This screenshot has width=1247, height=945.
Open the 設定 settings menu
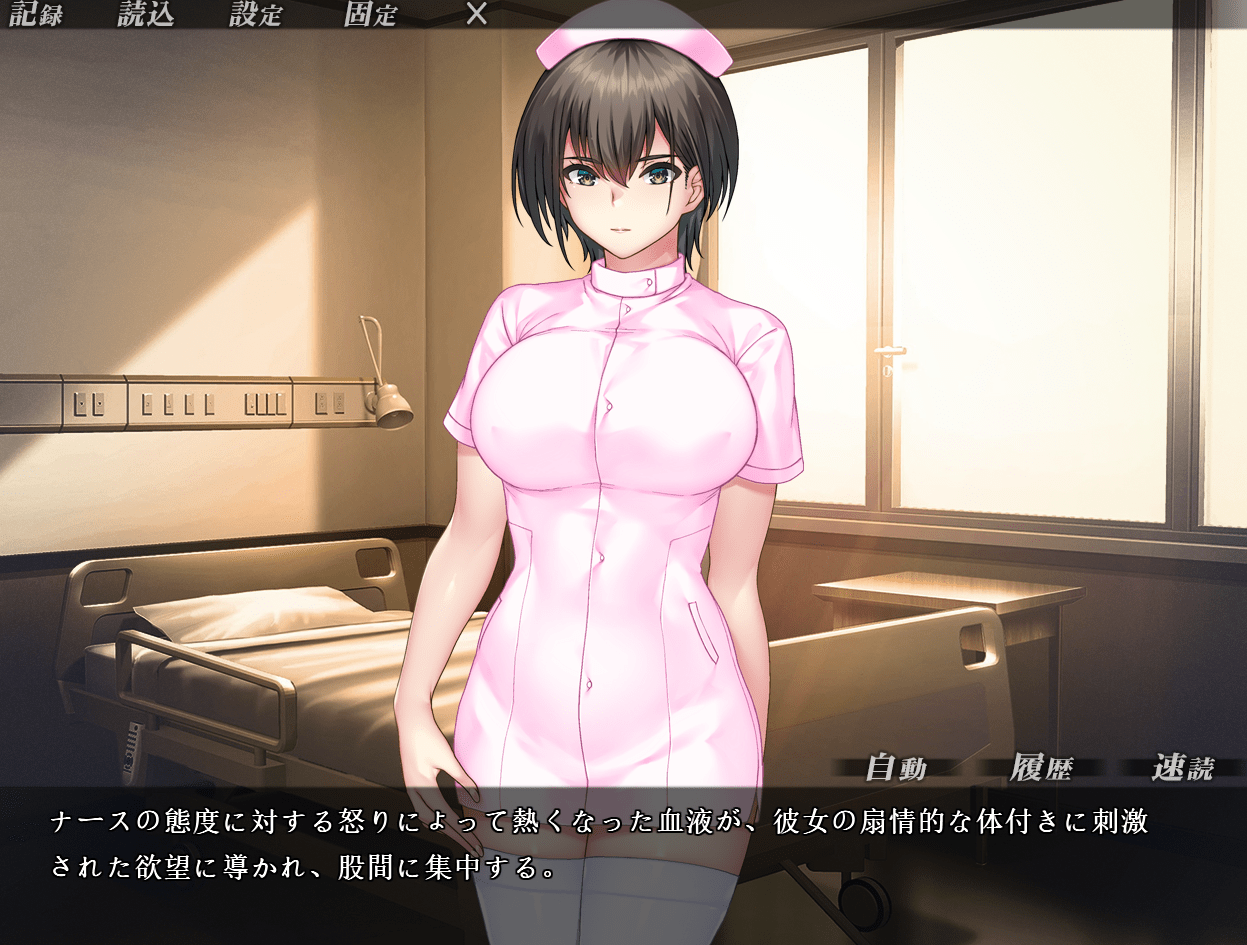pos(256,15)
